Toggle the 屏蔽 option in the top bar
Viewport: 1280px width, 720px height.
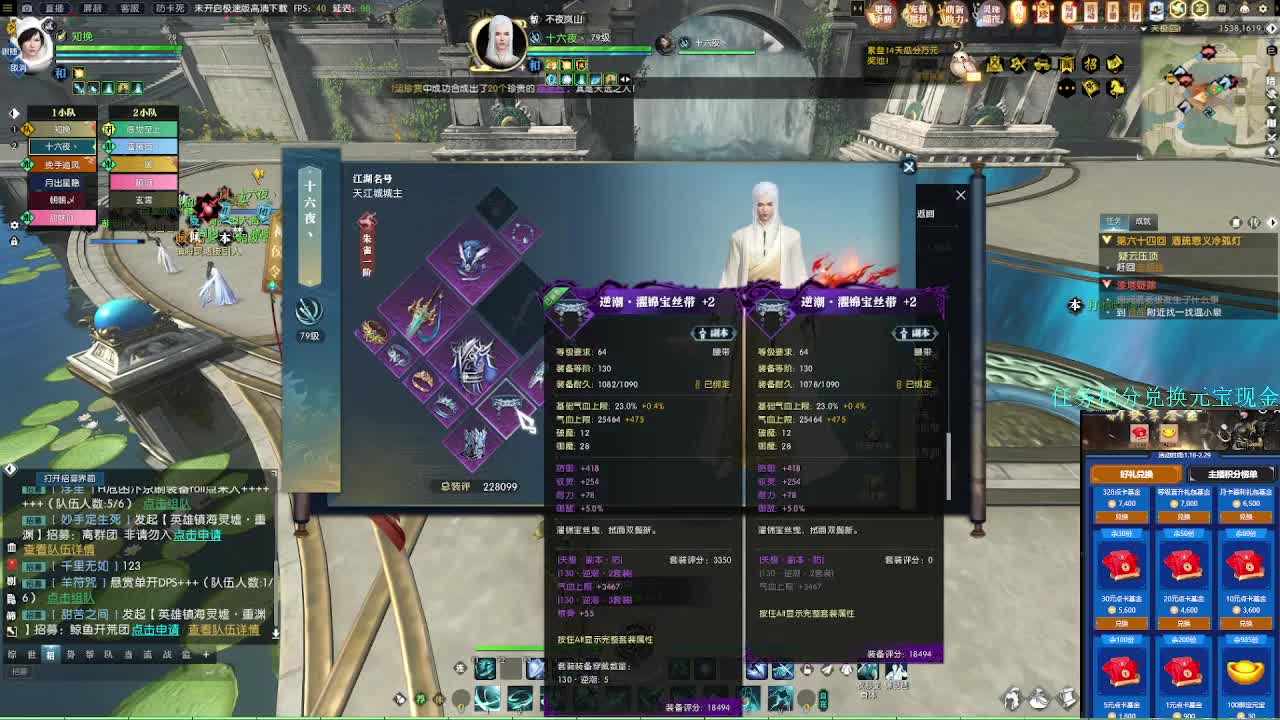coord(91,7)
